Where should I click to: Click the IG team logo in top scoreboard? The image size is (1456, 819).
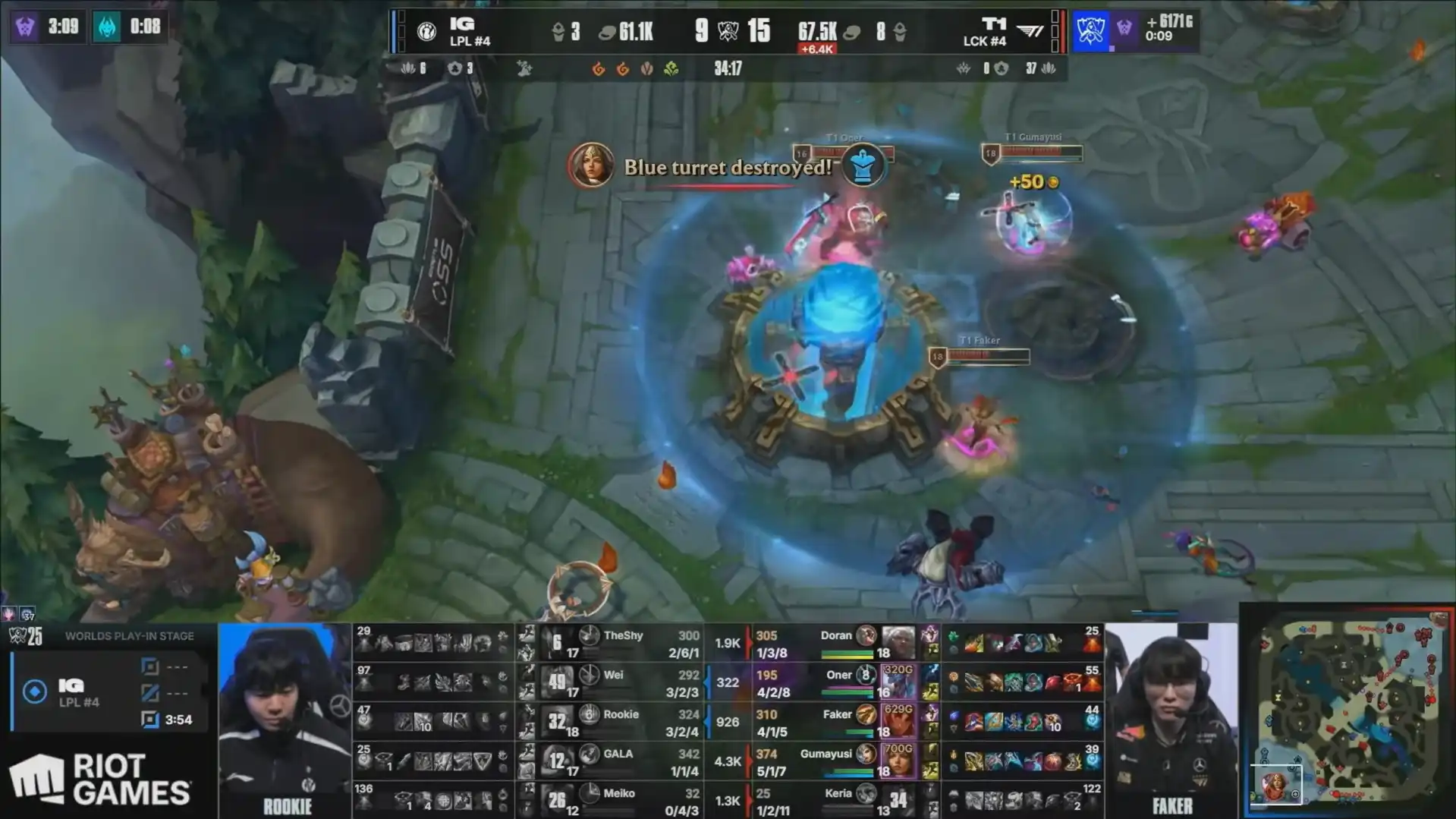click(426, 31)
